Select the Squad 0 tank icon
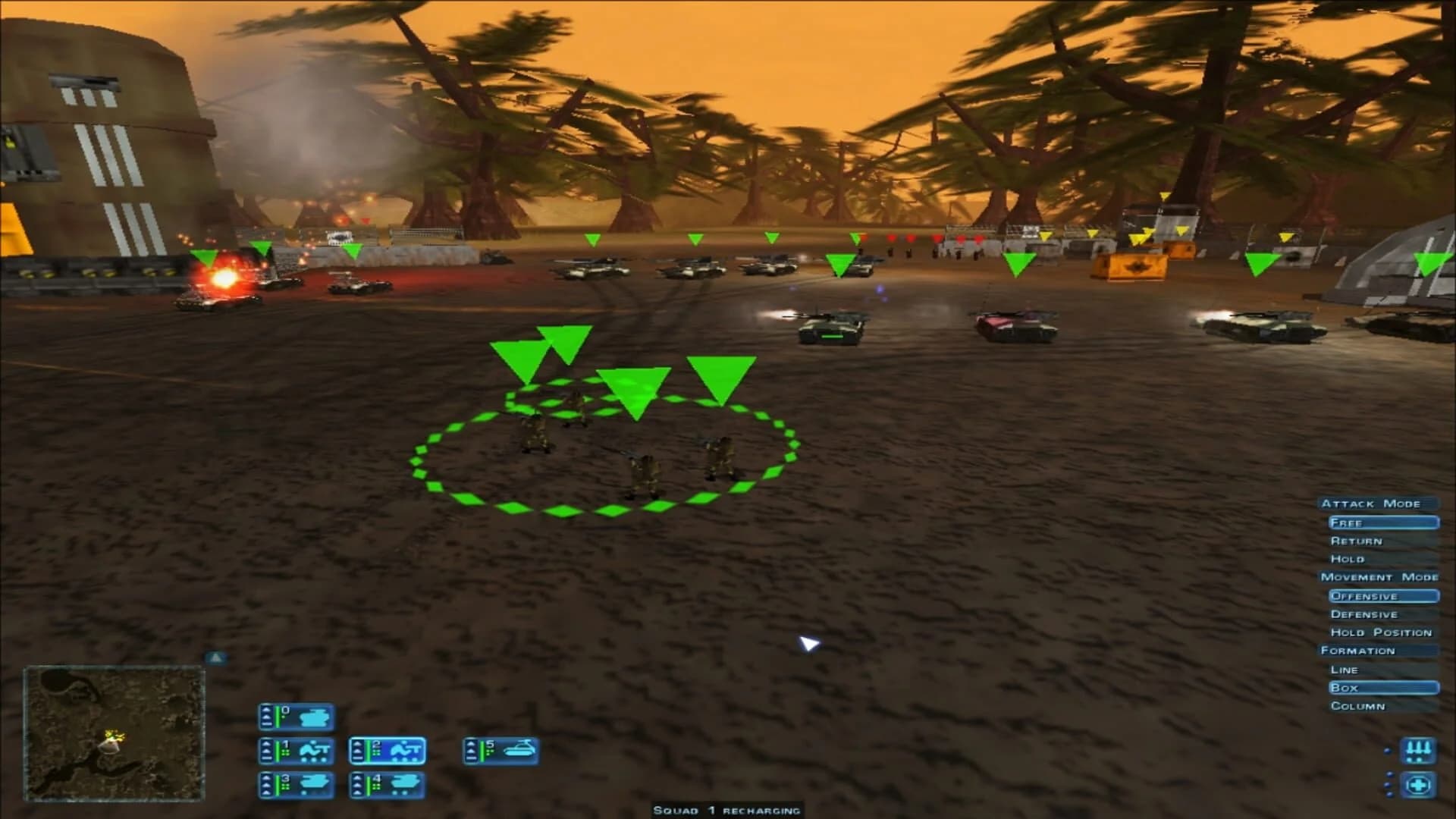1456x819 pixels. pyautogui.click(x=315, y=717)
